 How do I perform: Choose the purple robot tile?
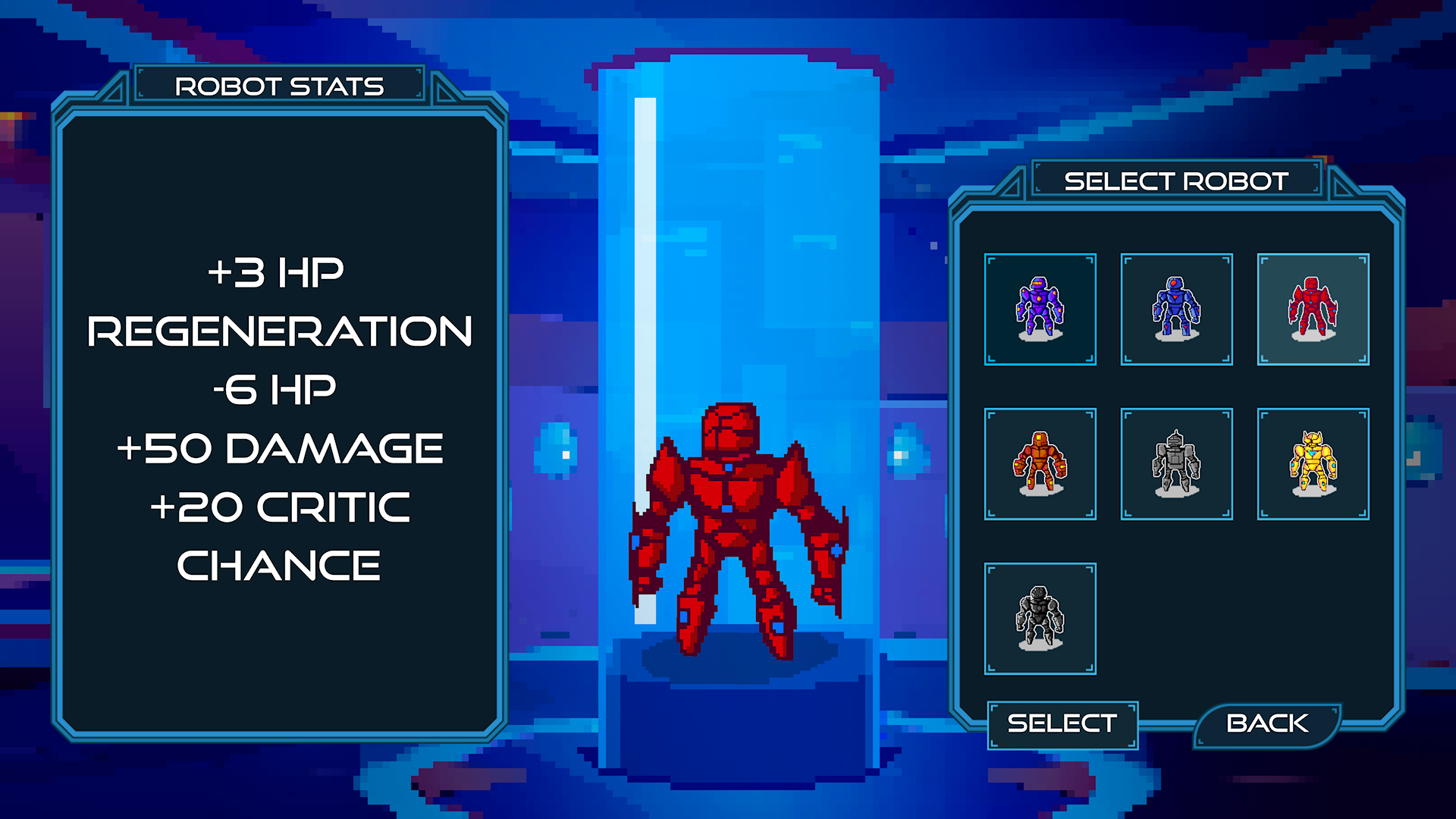pos(1040,309)
